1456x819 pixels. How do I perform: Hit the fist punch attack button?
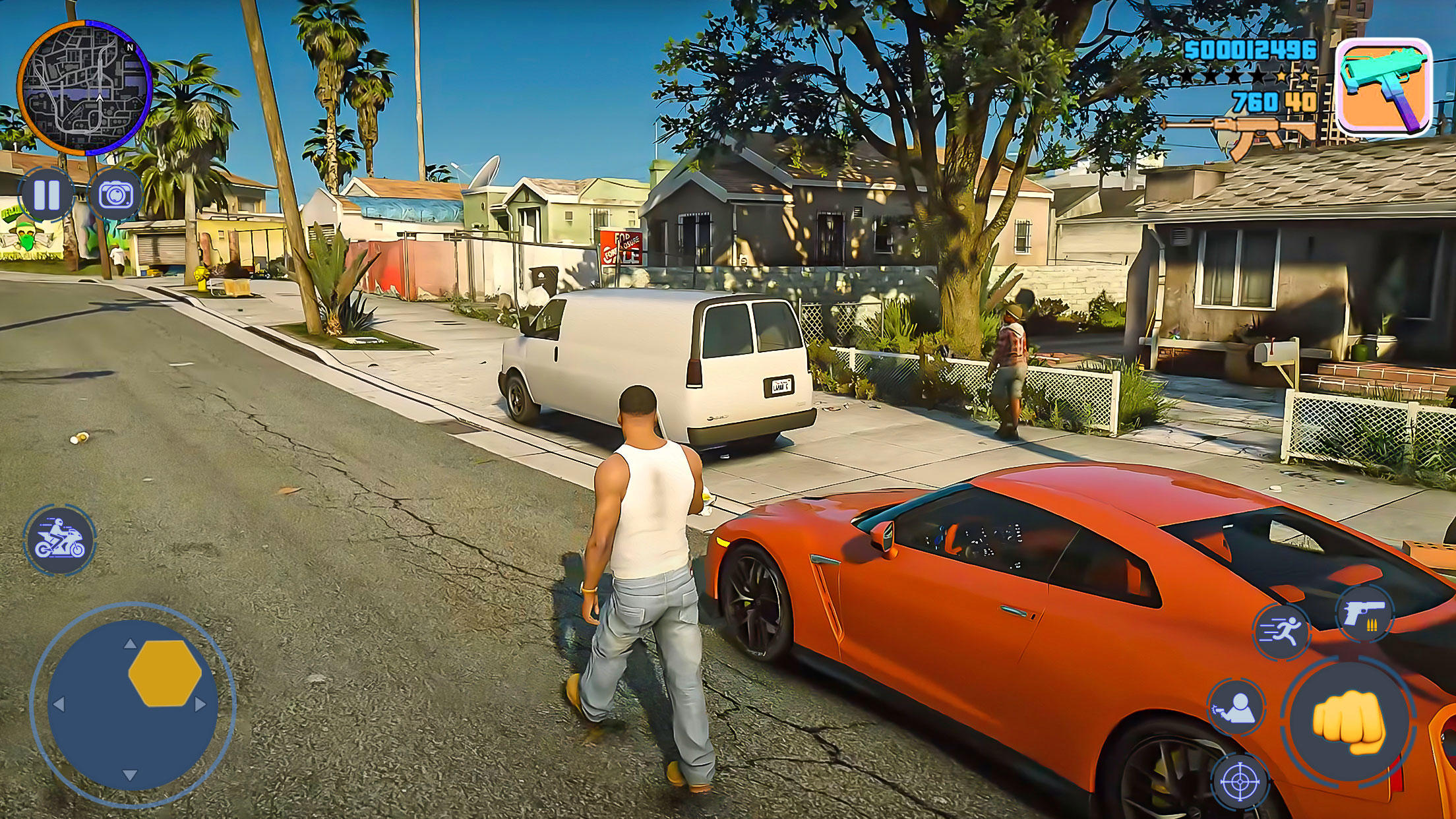coord(1348,722)
